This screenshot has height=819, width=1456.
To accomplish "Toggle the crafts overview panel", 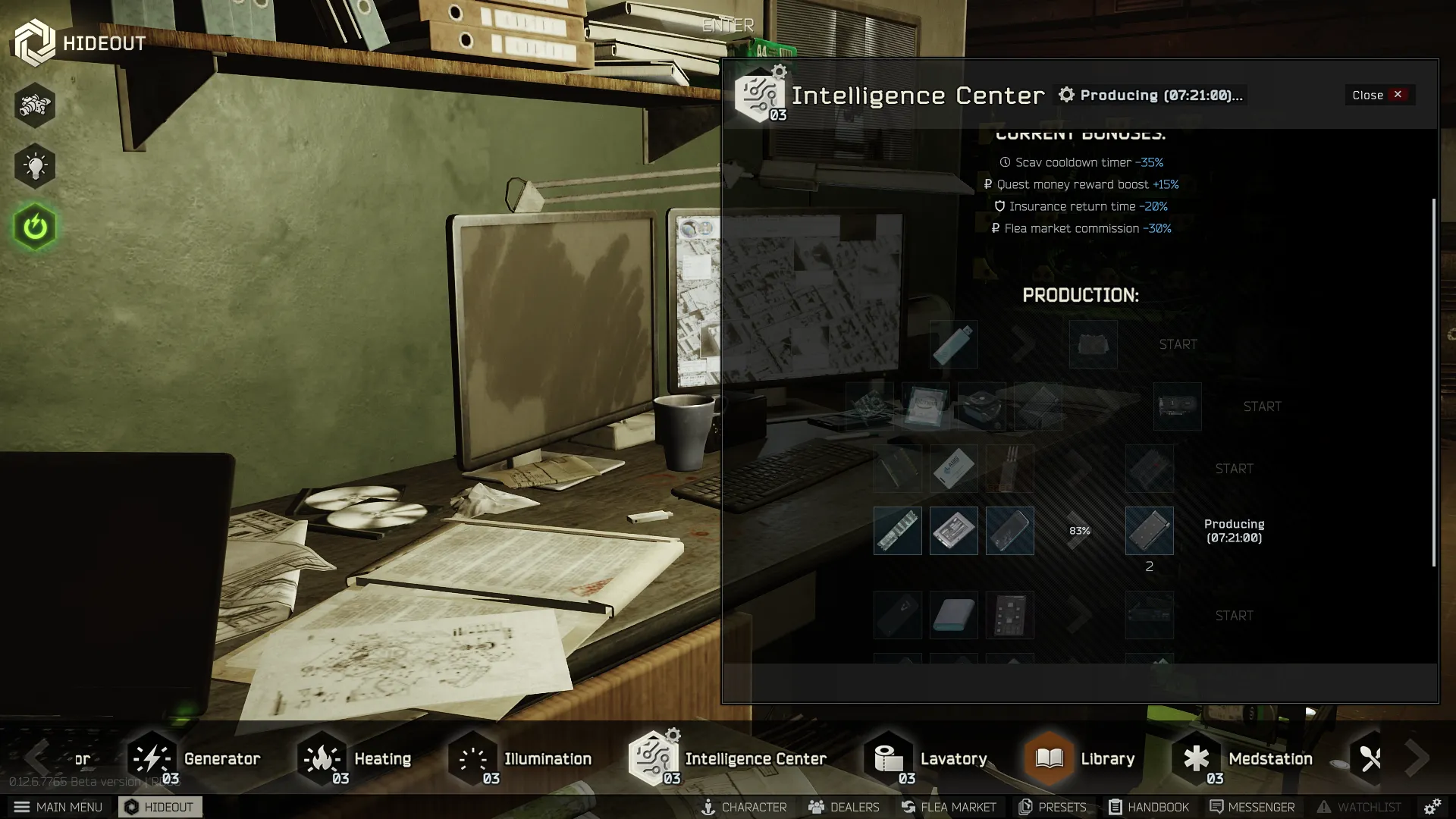I will click(x=35, y=105).
